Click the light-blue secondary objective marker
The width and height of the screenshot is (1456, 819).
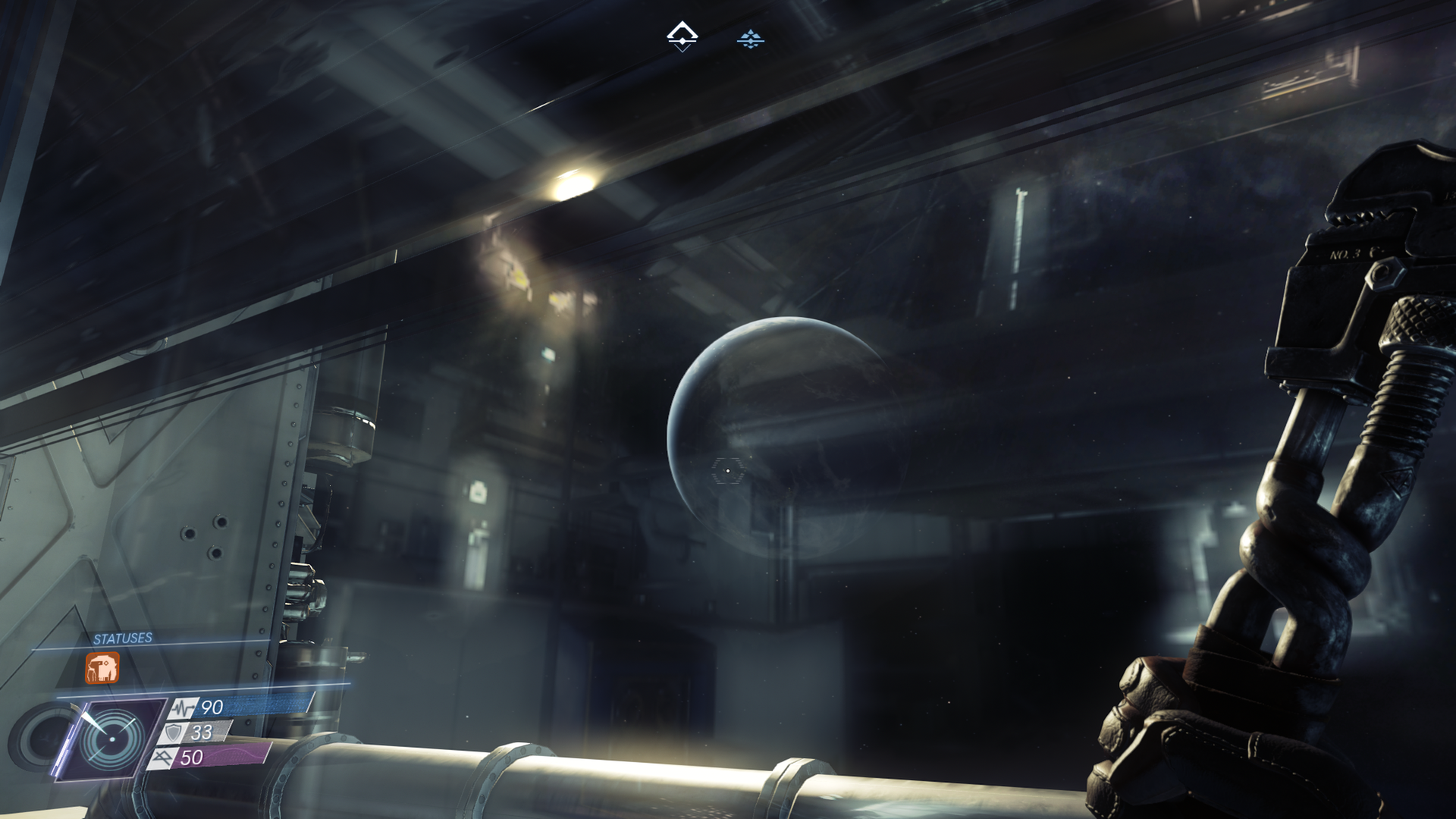751,39
